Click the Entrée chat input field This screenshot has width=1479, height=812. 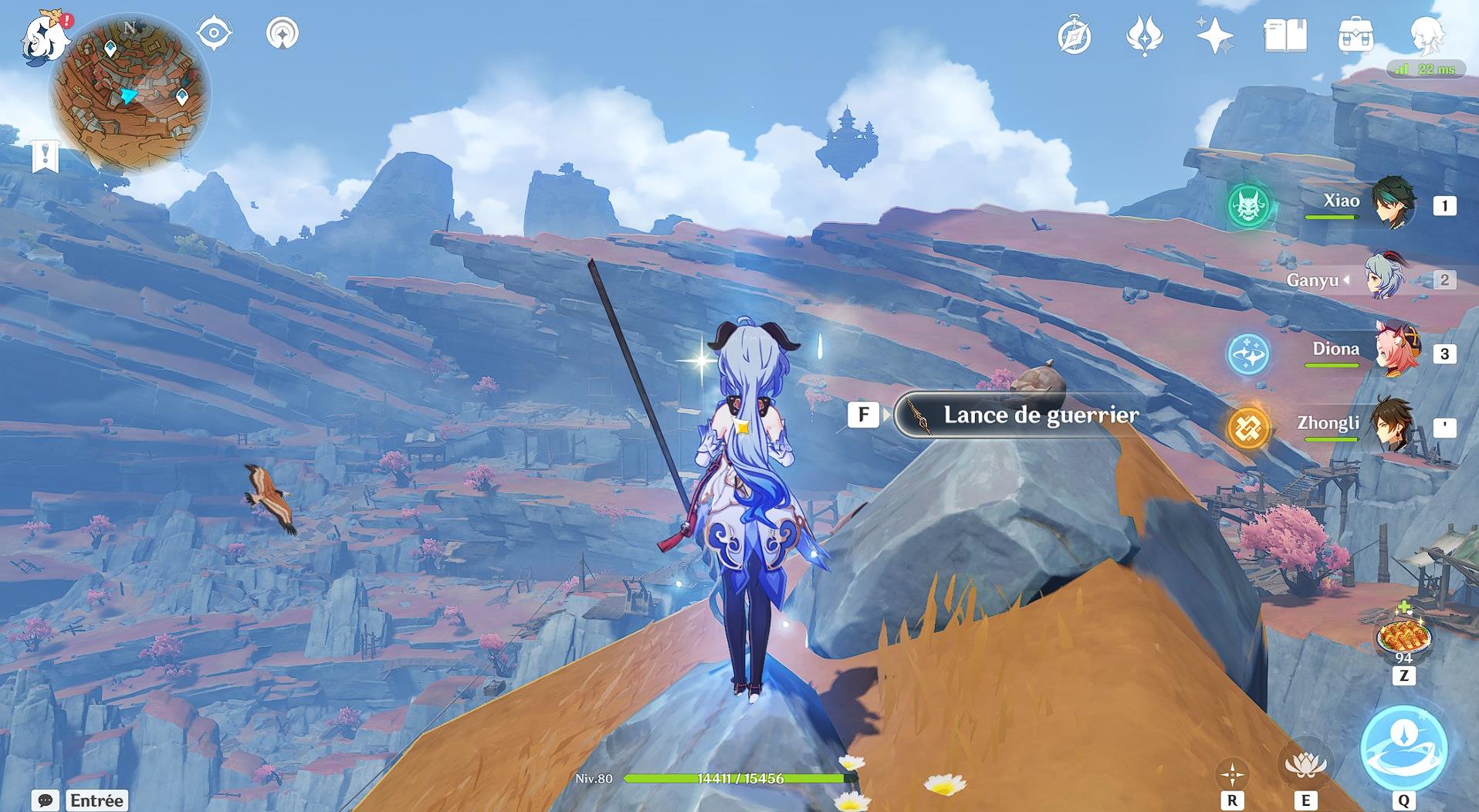96,800
